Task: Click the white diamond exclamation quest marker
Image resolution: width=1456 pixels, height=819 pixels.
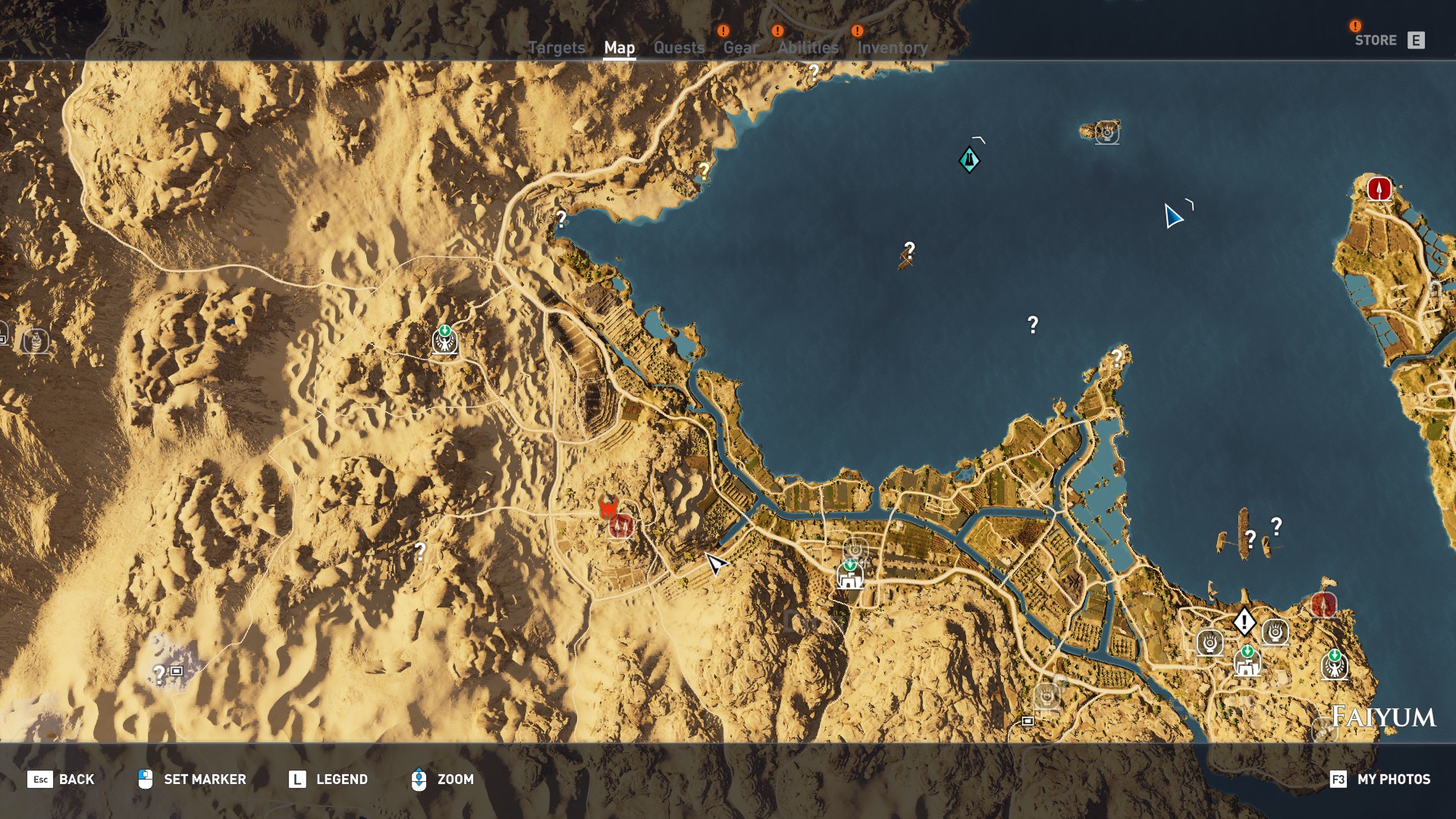Action: point(1244,622)
